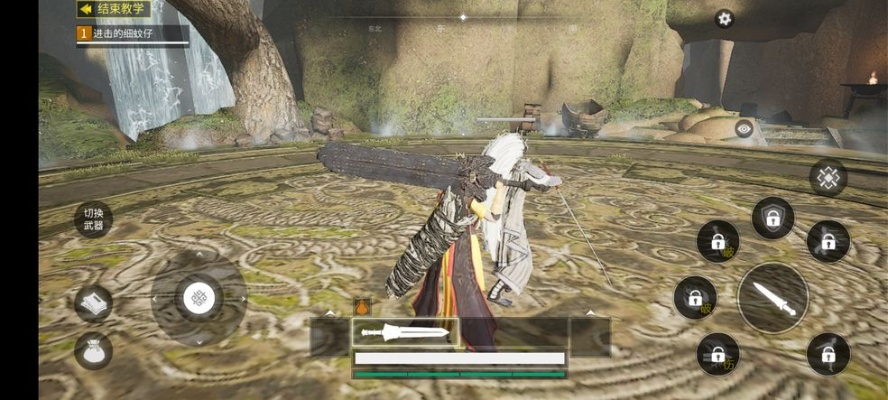
Task: Open the gear settings icon
Action: [724, 19]
